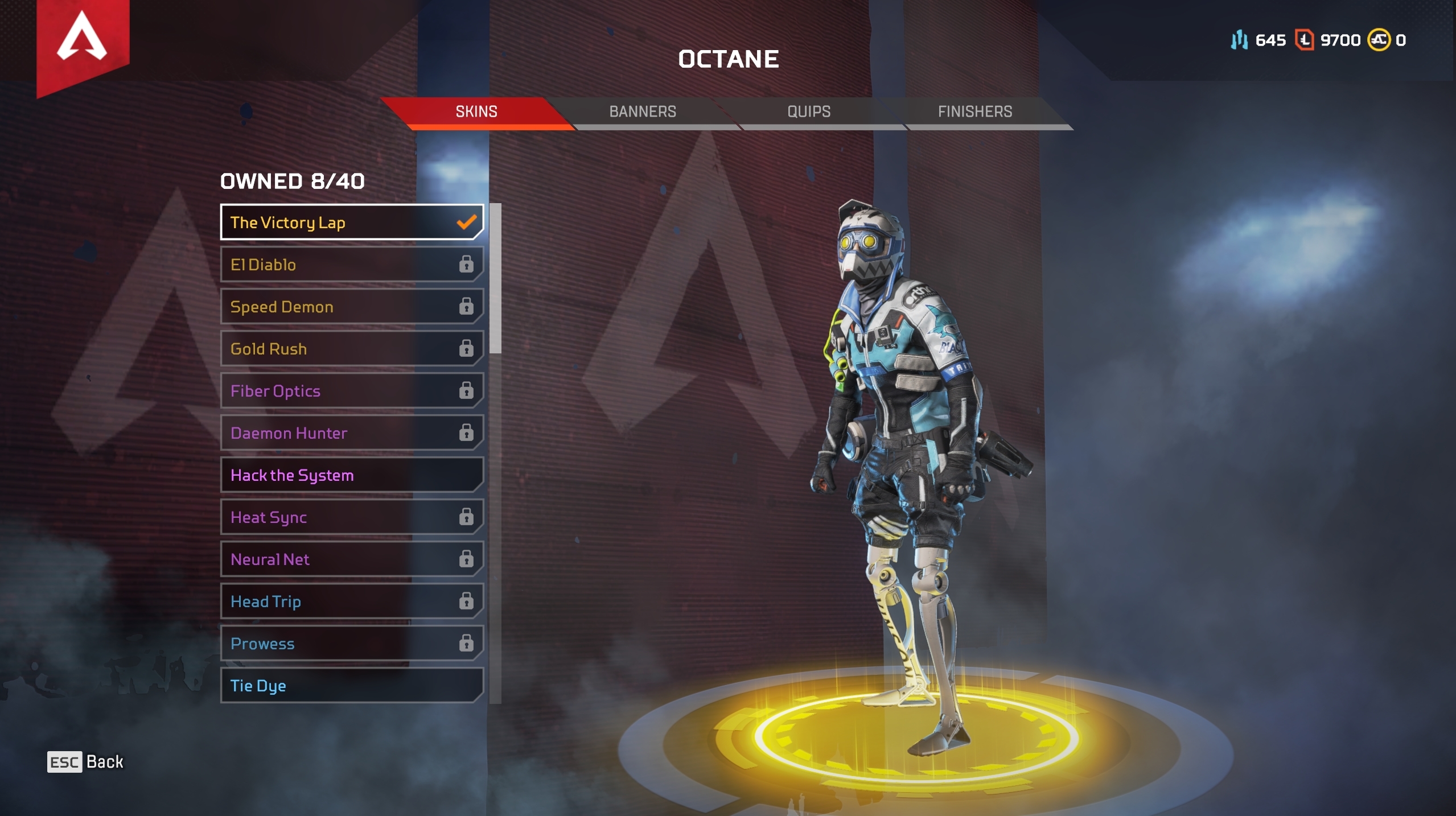Click the Back button
This screenshot has width=1456, height=816.
(85, 762)
